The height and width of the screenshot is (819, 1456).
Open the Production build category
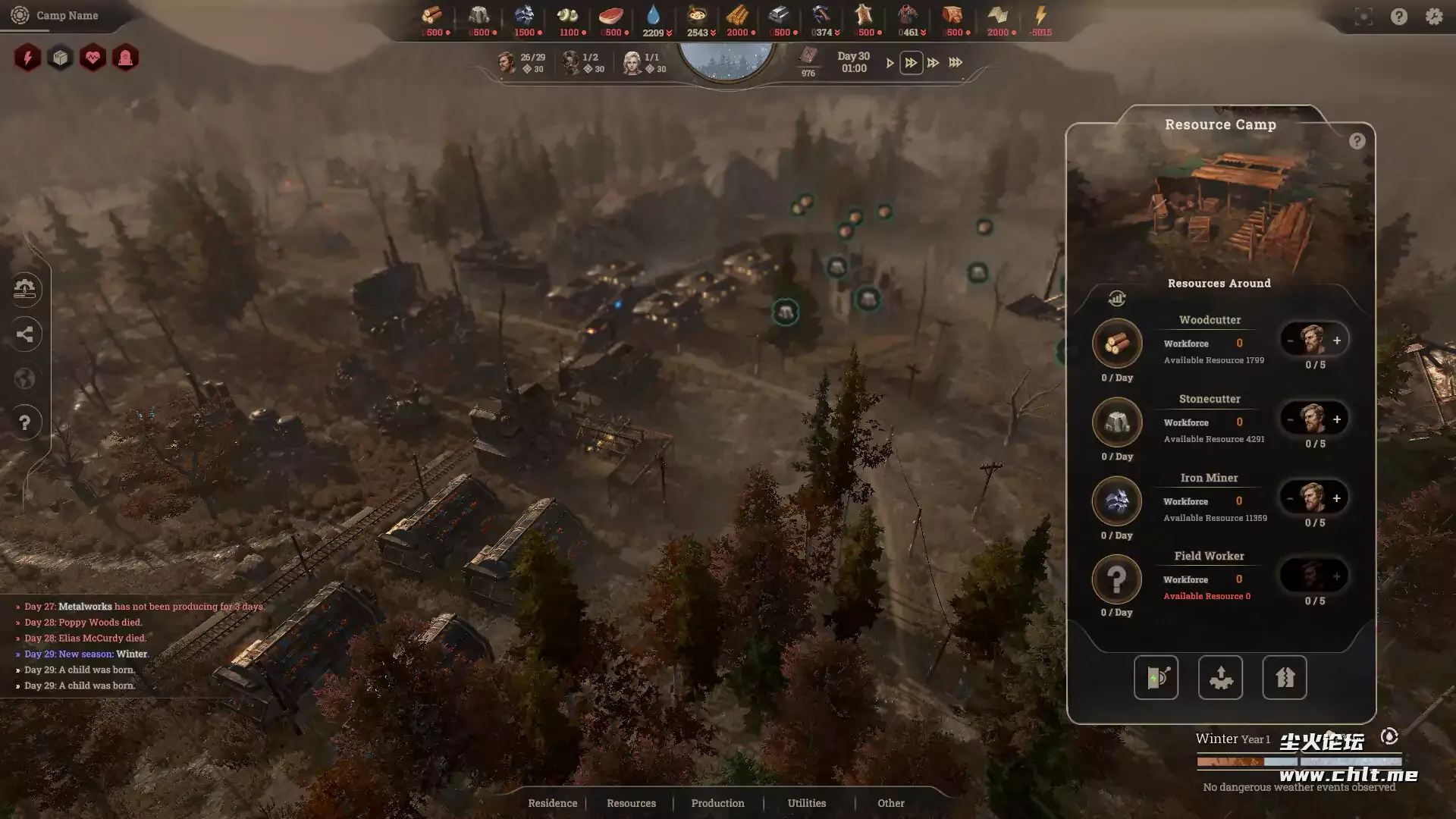[x=717, y=803]
